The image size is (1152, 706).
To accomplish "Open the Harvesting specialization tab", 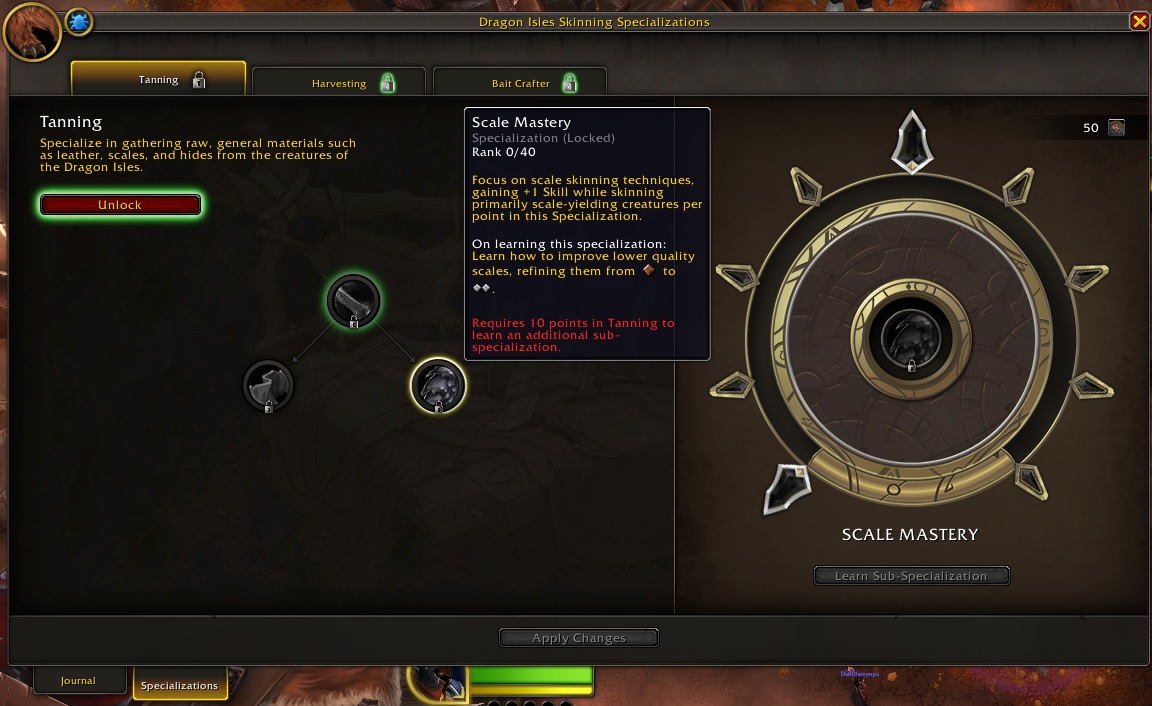I will (339, 83).
